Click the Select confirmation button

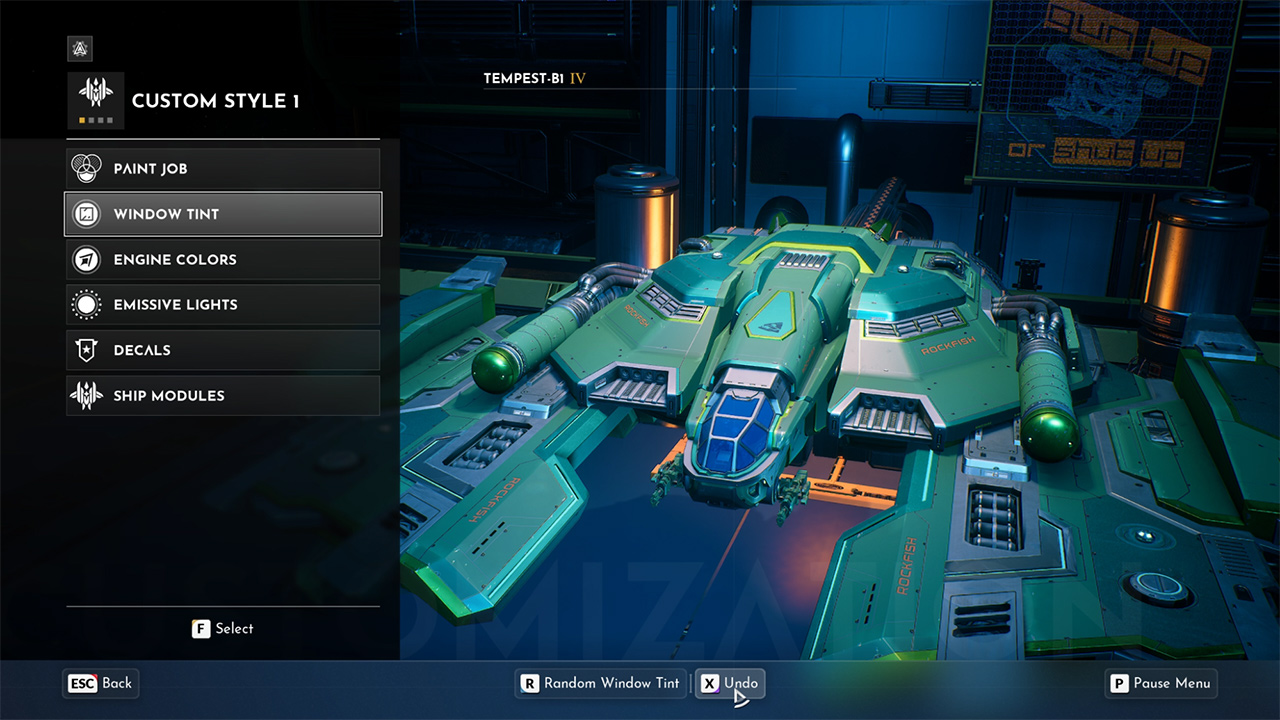point(223,628)
